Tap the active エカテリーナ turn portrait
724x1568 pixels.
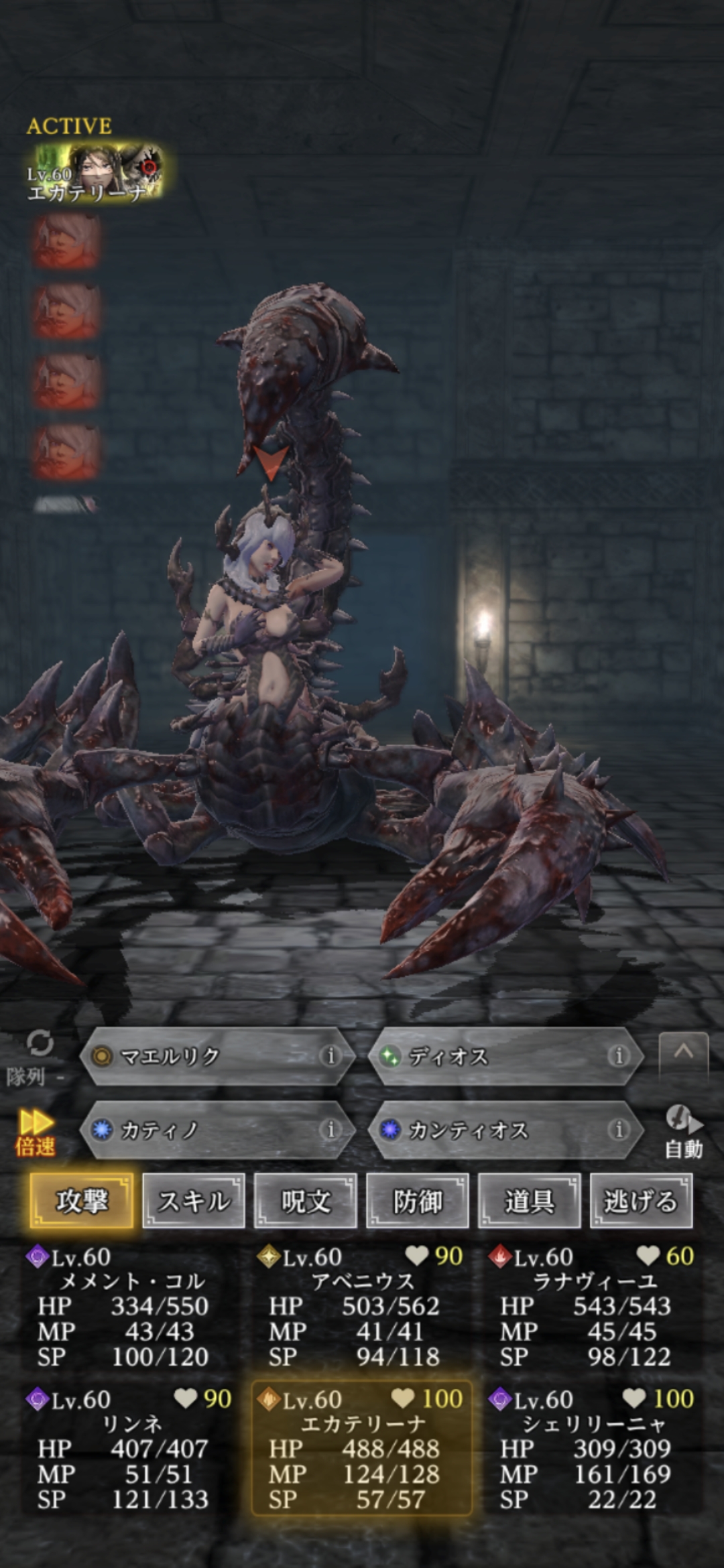coord(94,174)
